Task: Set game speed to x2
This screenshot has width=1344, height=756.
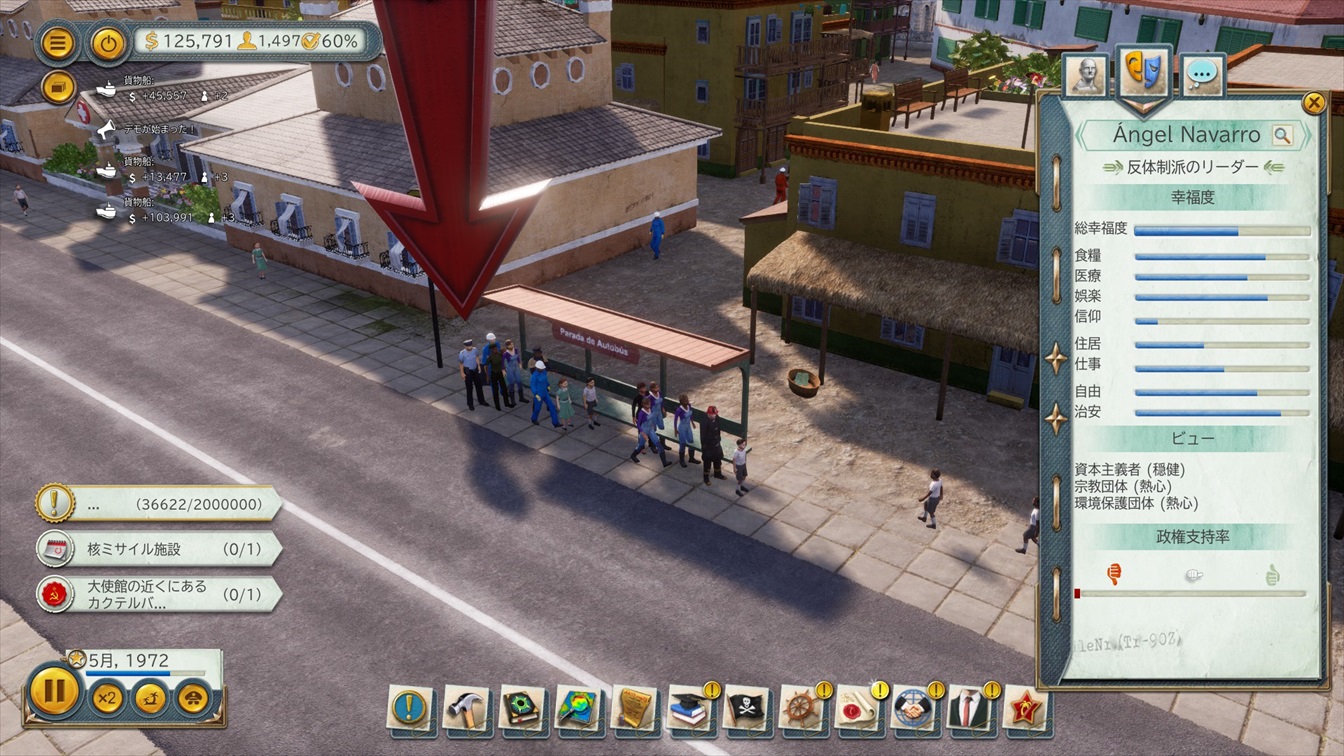Action: (x=107, y=697)
